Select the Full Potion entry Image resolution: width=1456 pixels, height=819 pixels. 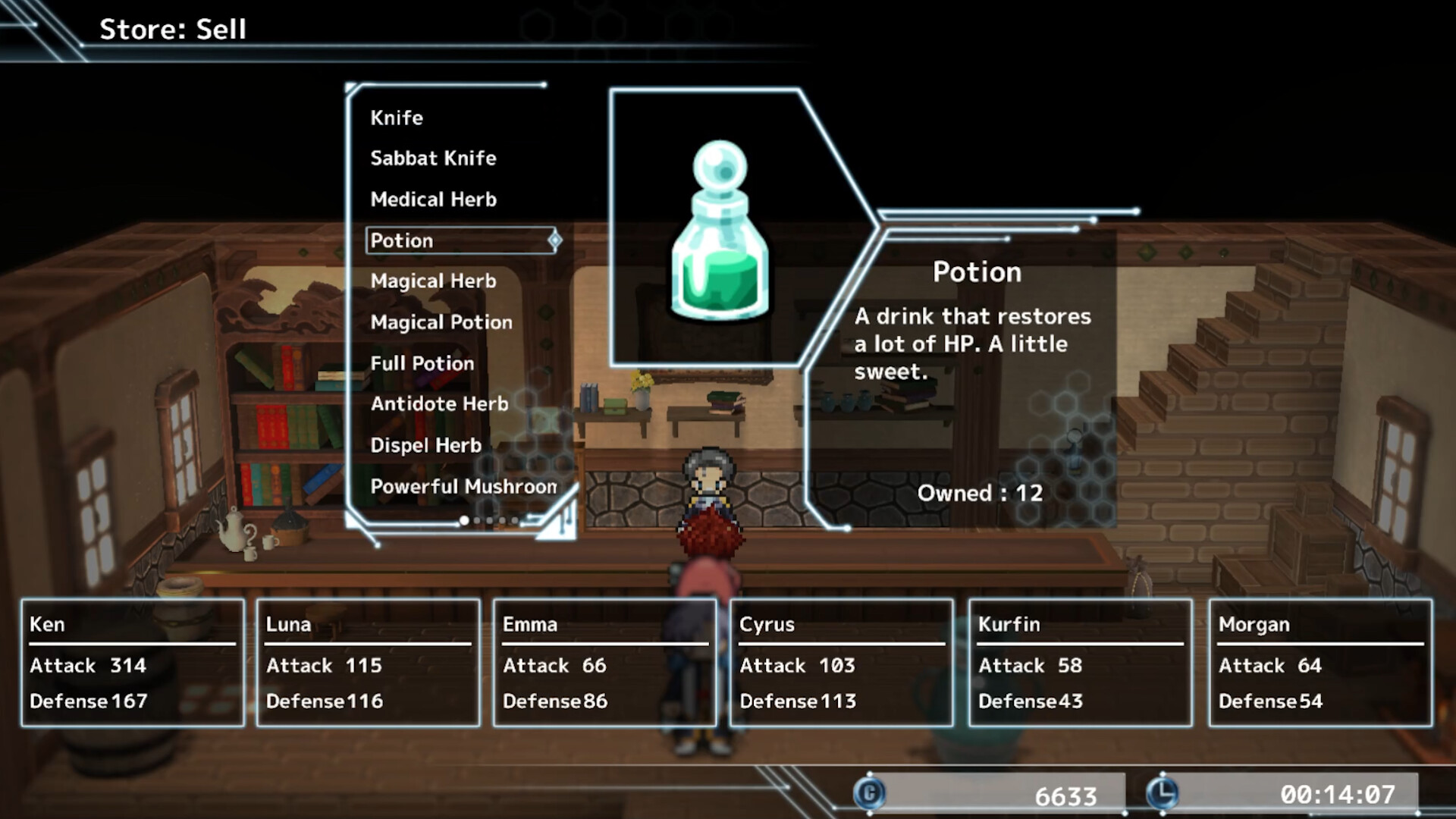422,363
